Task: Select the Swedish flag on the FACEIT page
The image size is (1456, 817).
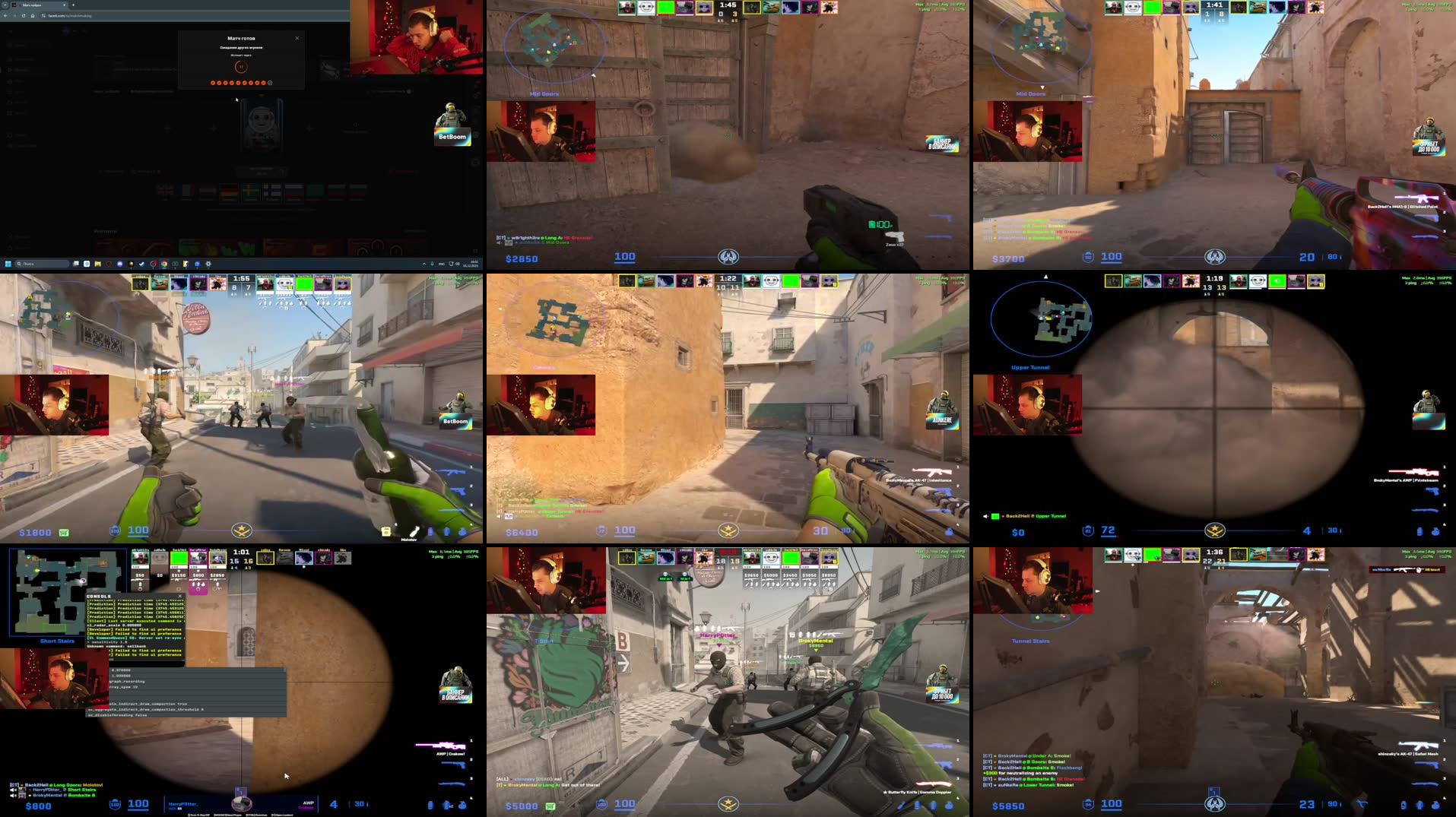Action: [250, 191]
